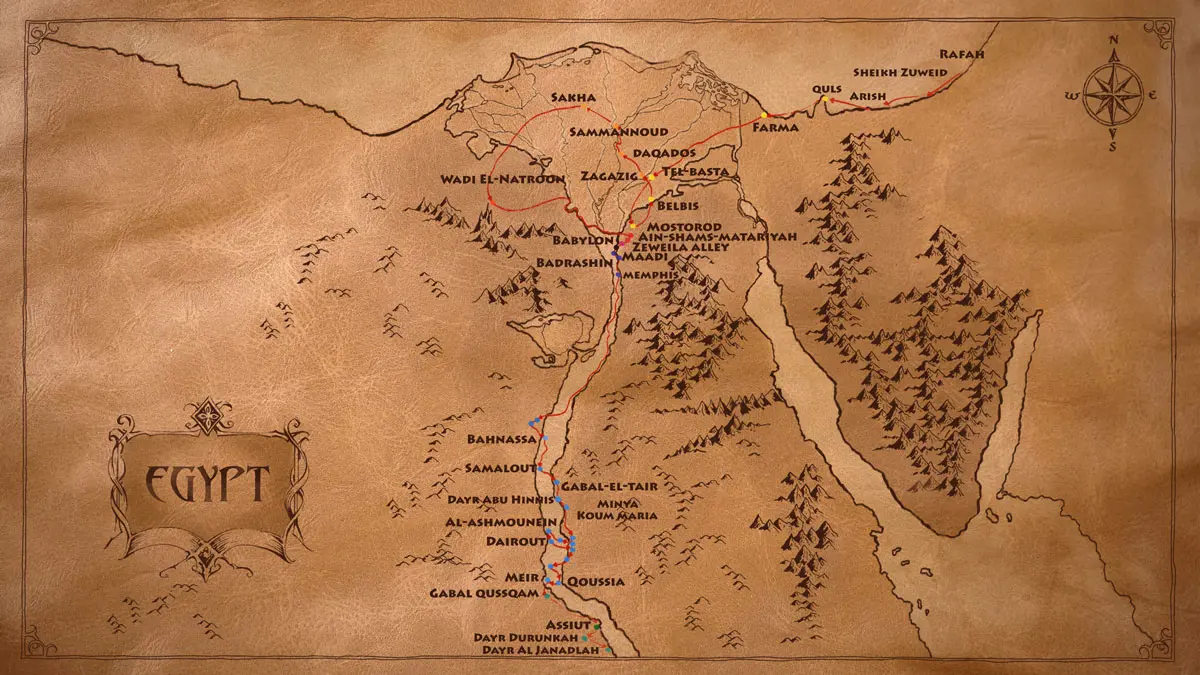Click the Dayr Durunkah marker
The image size is (1200, 675).
(x=585, y=638)
